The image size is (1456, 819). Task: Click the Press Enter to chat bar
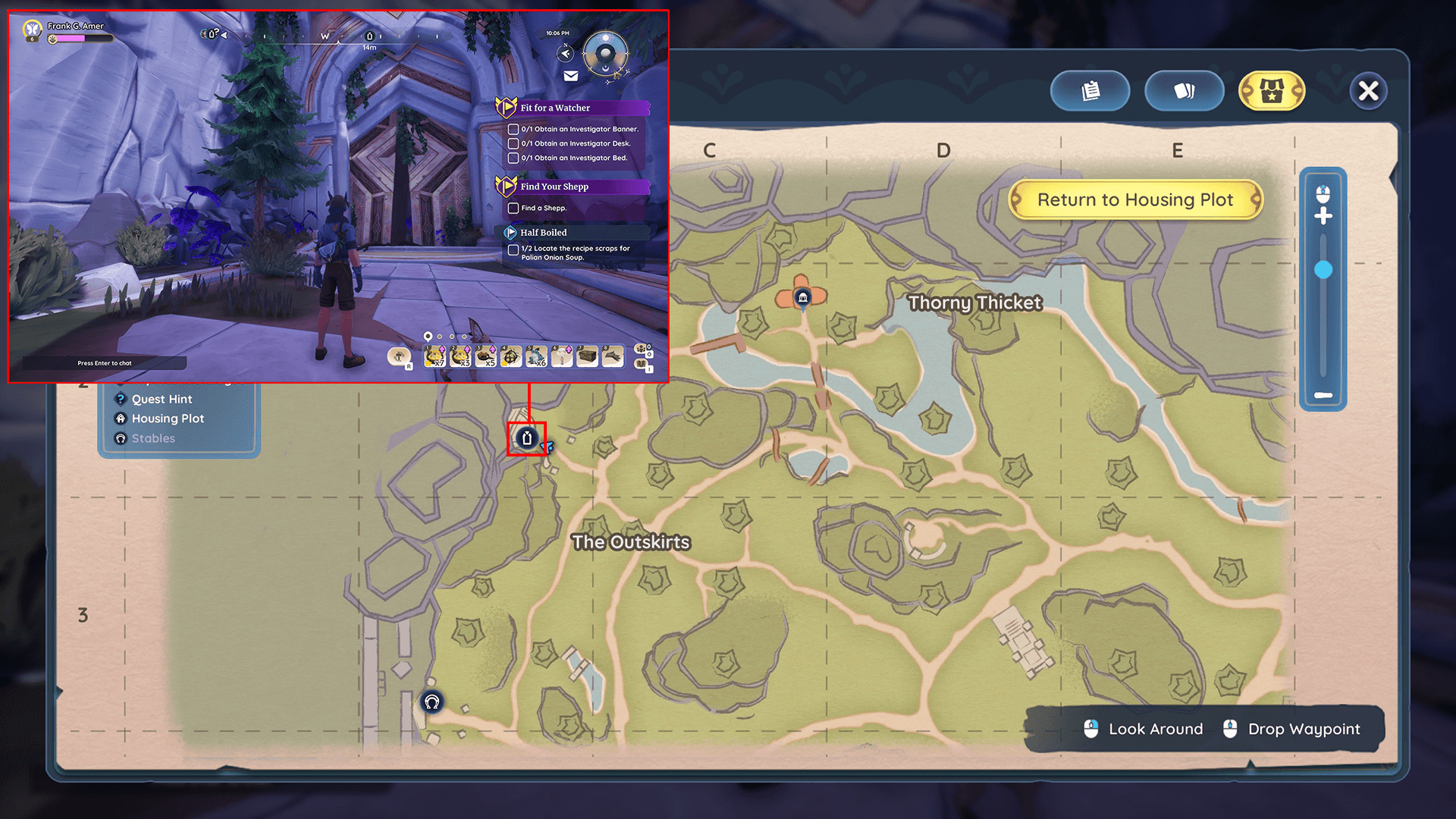point(104,363)
